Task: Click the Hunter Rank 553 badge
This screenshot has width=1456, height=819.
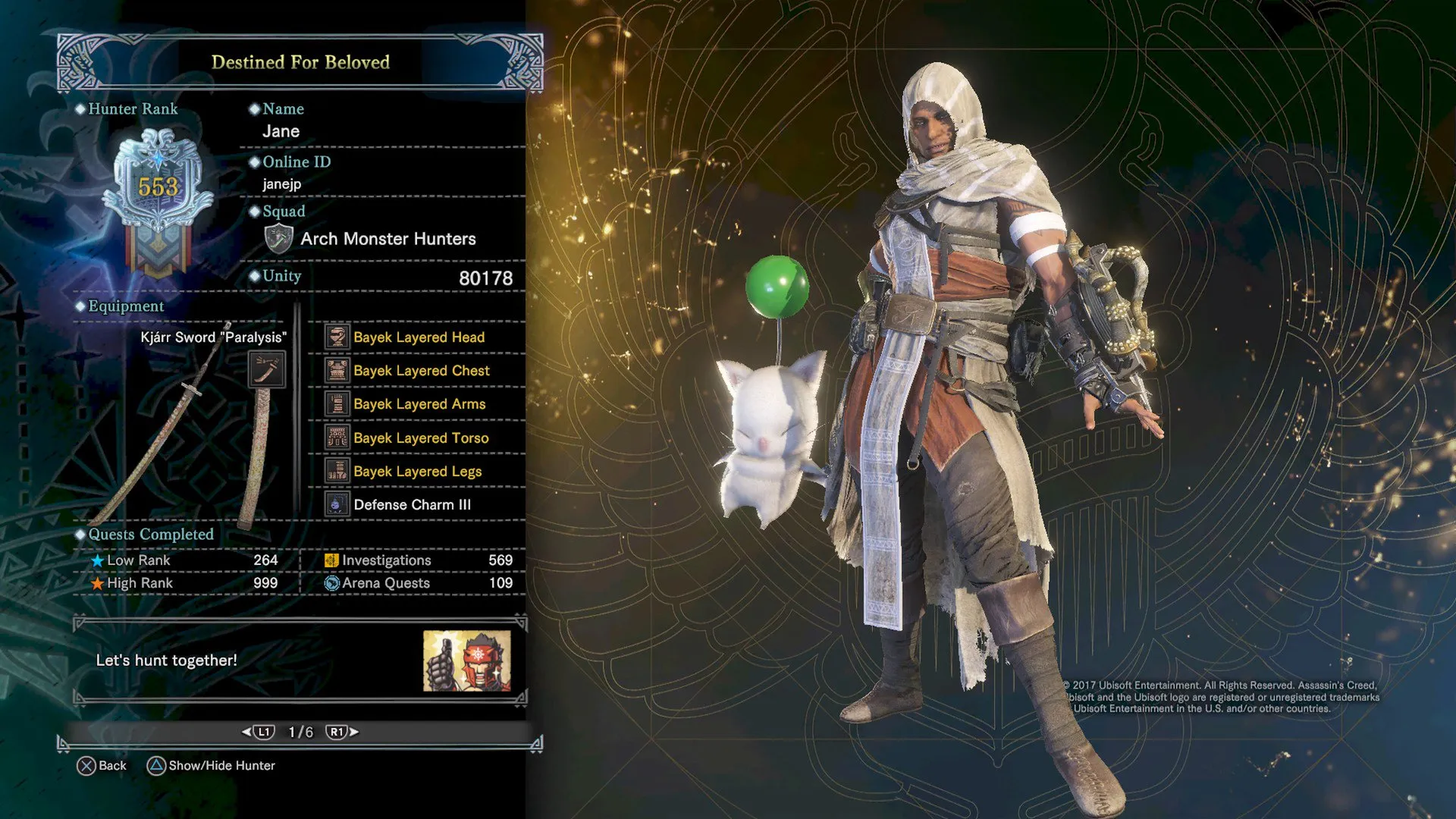Action: [x=158, y=197]
